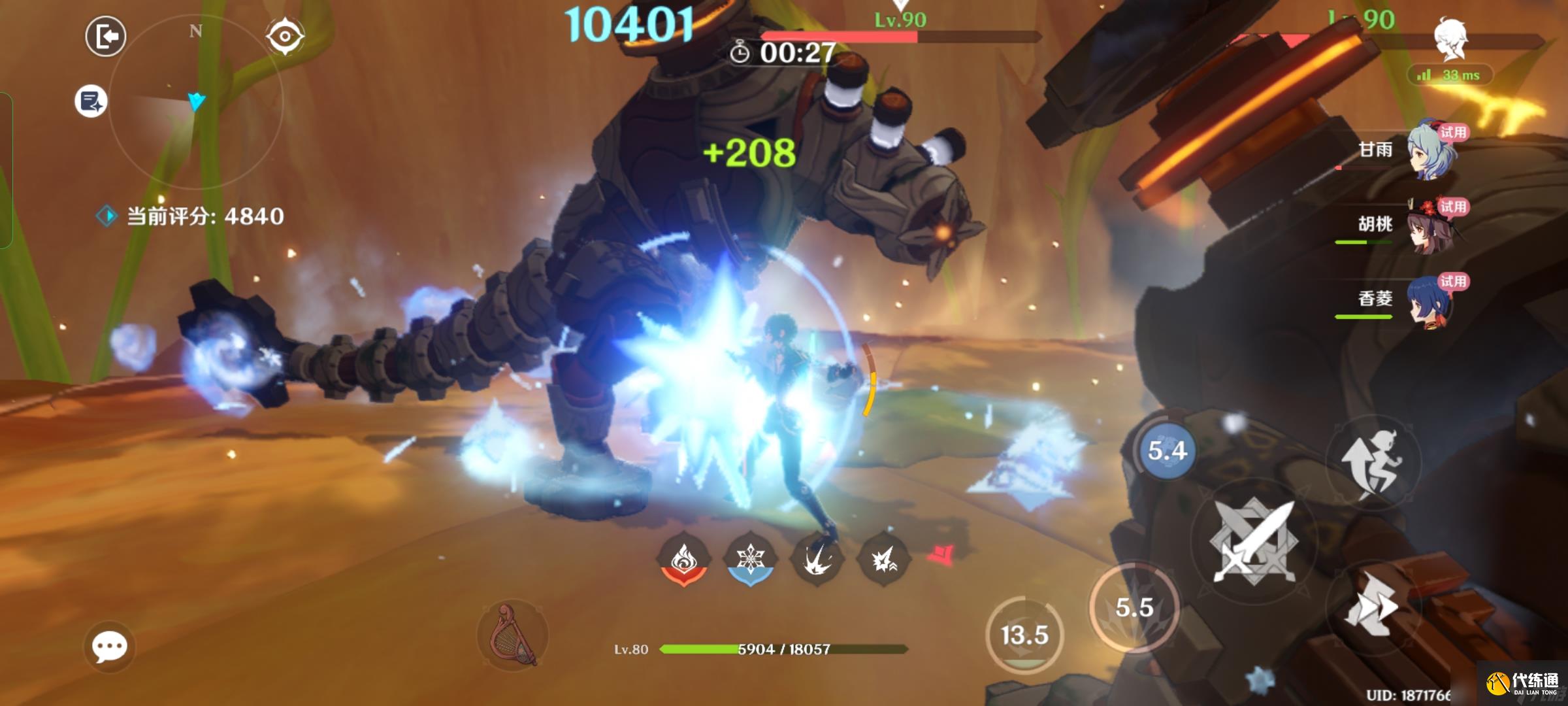
Task: Select the Cryo snowflake buff icon
Action: (x=750, y=560)
